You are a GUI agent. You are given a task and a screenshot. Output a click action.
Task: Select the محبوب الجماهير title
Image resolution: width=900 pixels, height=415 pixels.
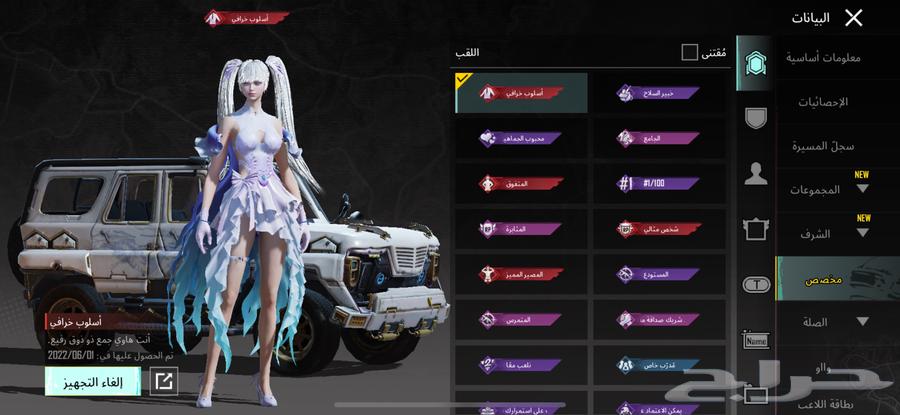click(521, 139)
